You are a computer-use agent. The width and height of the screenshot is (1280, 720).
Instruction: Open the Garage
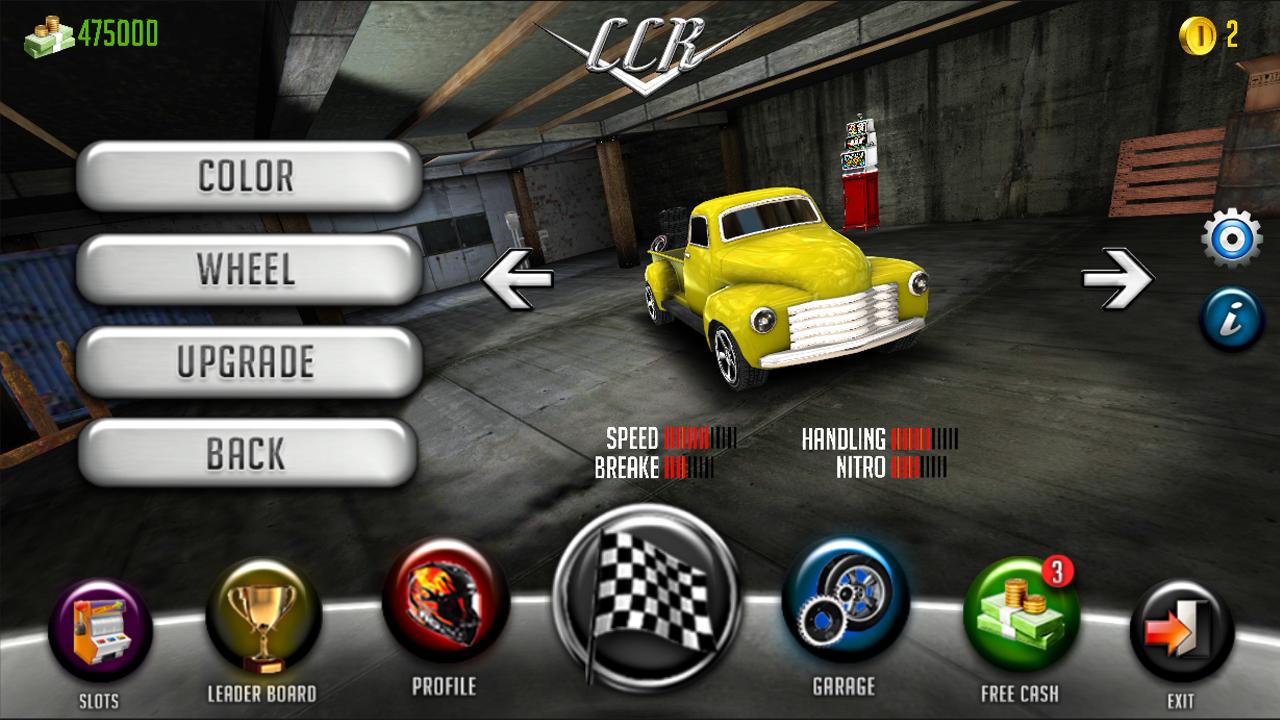pos(844,601)
